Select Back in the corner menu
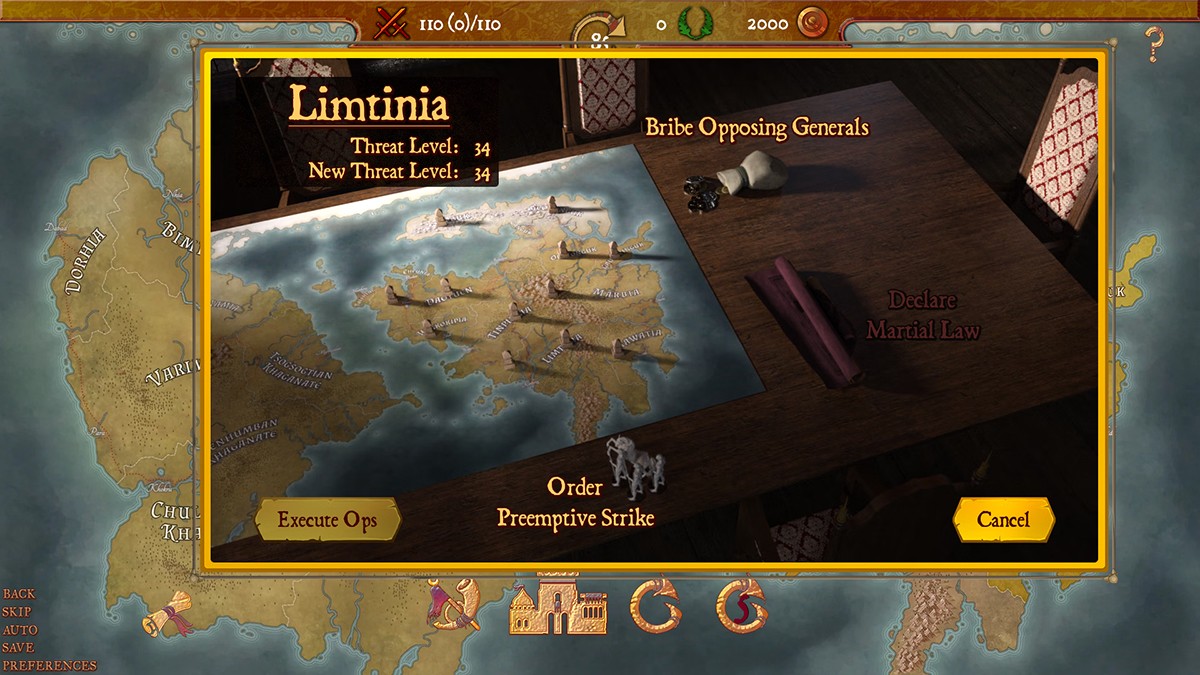 point(19,594)
